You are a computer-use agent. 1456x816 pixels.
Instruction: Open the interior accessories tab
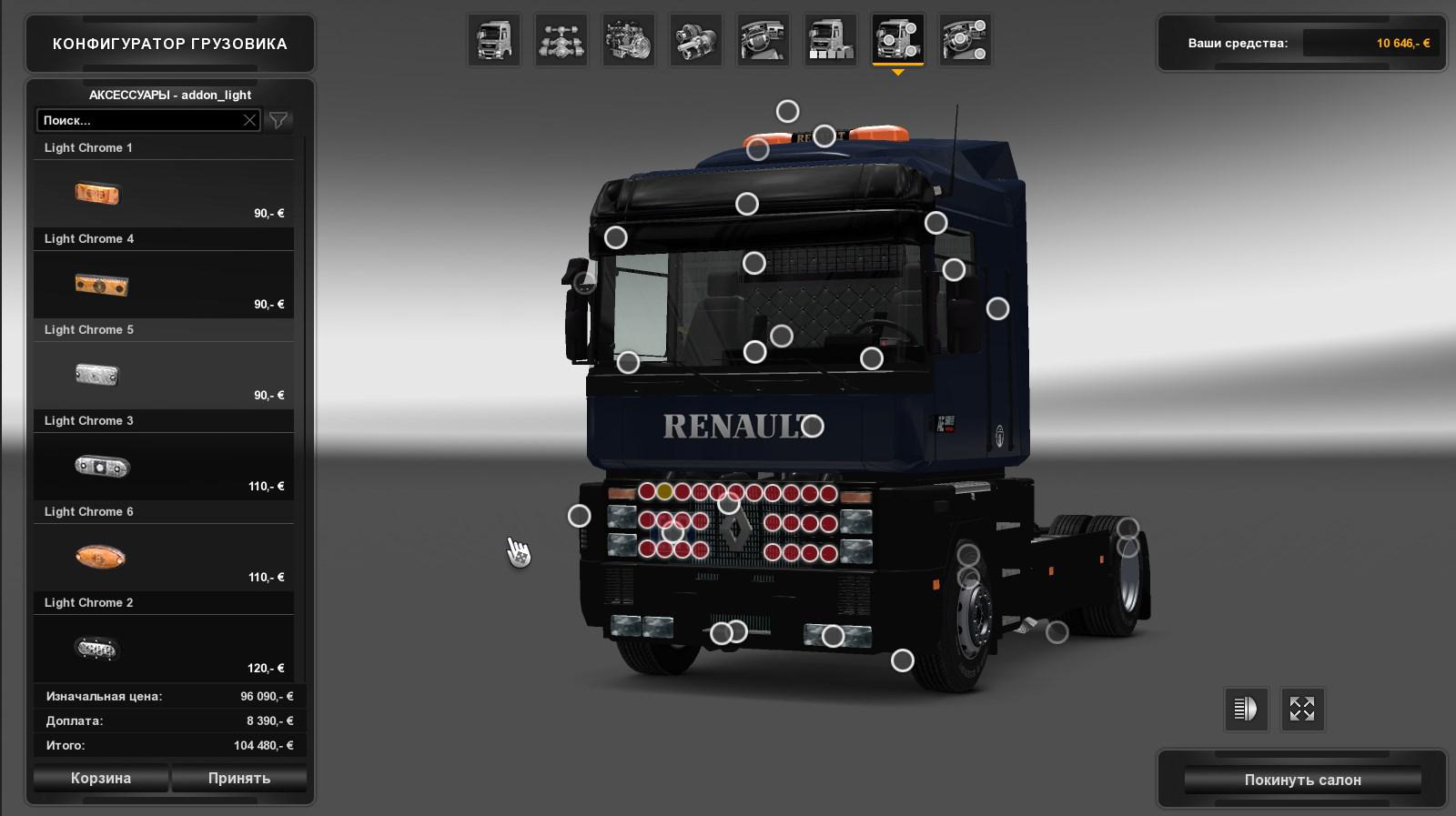(x=966, y=40)
